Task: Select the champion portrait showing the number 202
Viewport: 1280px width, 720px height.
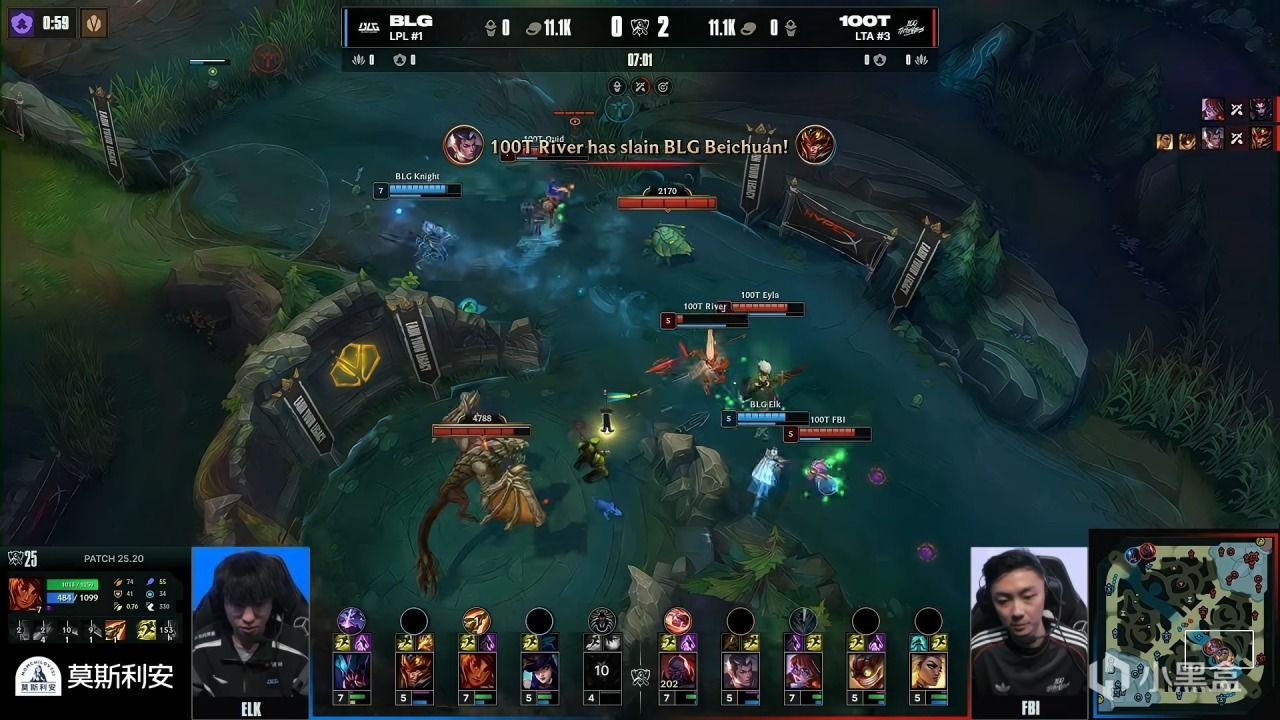Action: point(677,670)
